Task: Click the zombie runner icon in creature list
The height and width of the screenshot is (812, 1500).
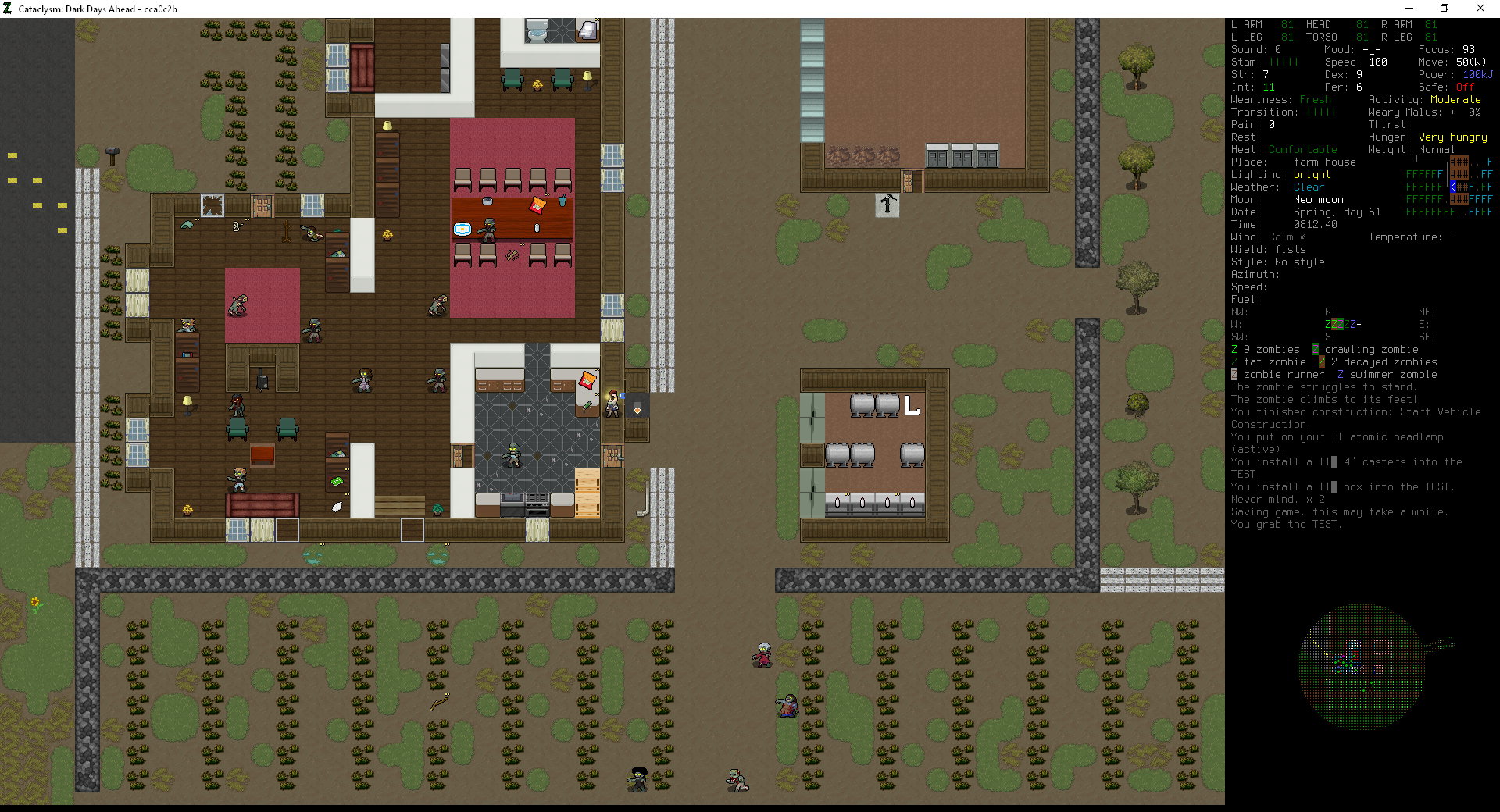Action: click(x=1234, y=374)
